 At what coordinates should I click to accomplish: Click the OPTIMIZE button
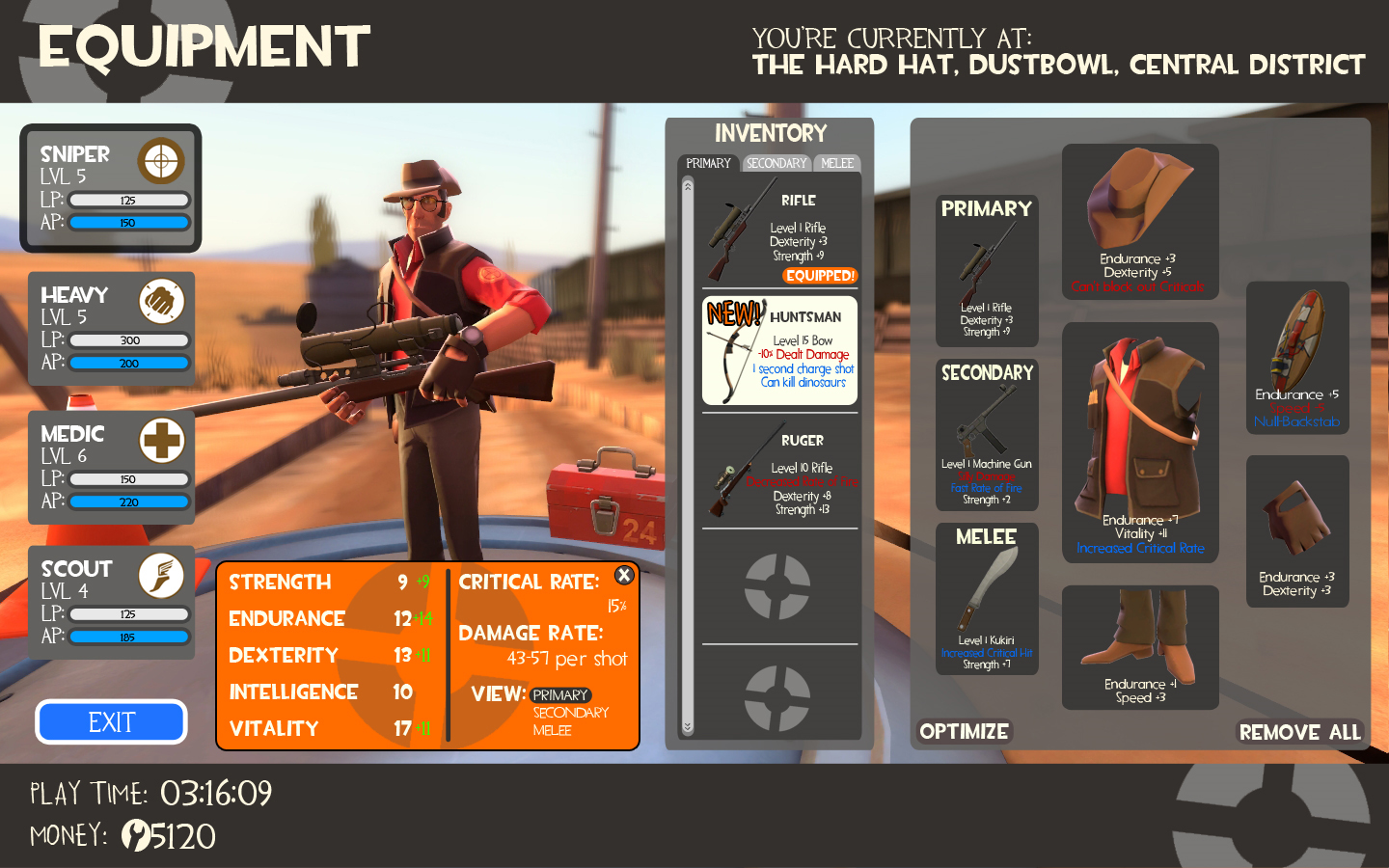[x=964, y=732]
